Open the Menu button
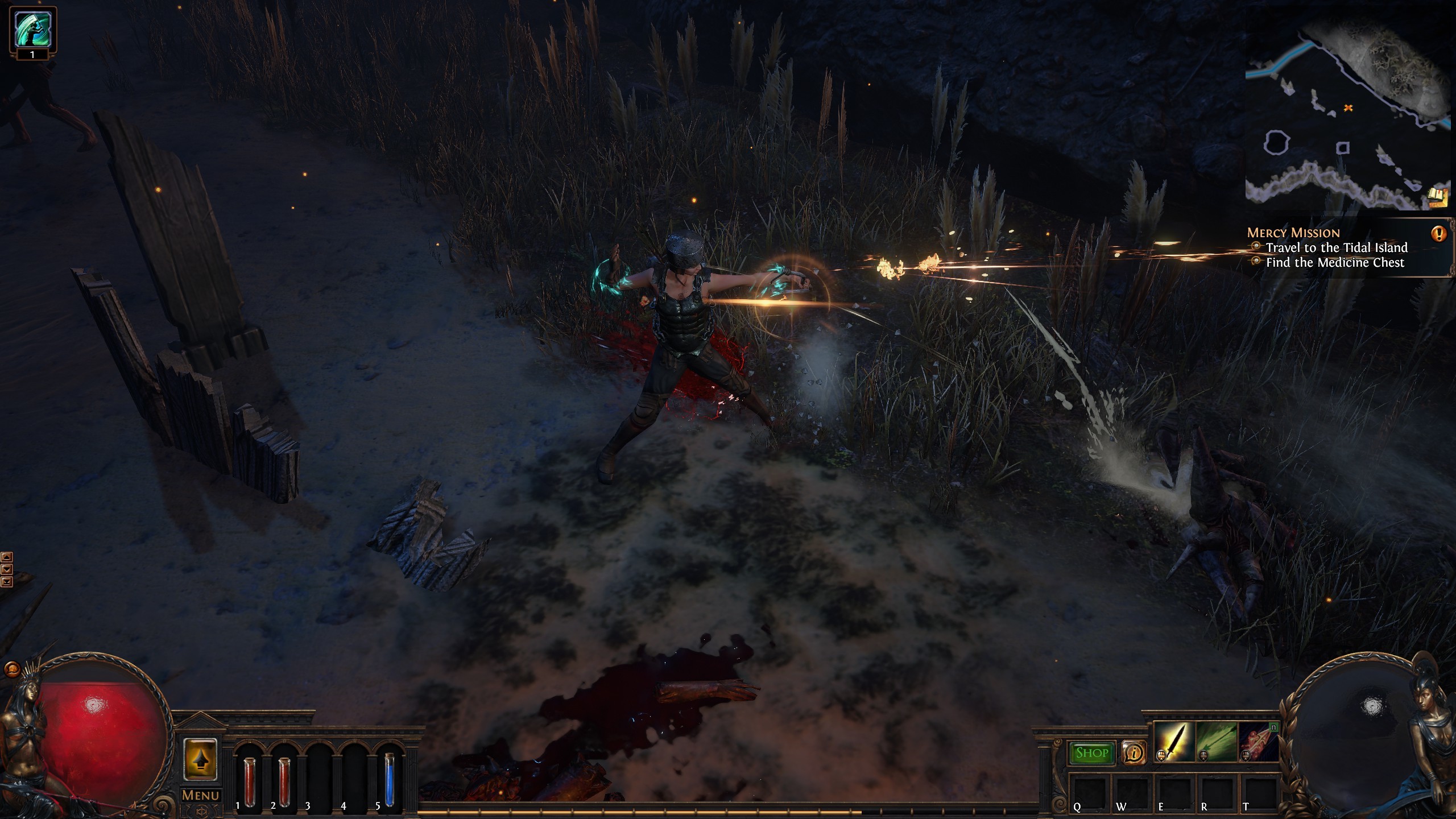 [200, 795]
